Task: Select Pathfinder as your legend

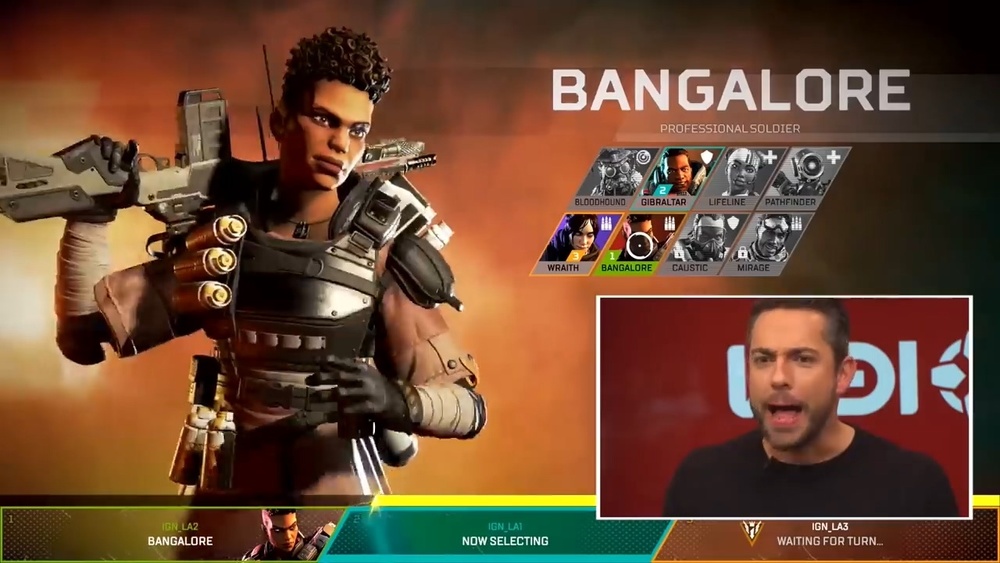Action: 796,176
